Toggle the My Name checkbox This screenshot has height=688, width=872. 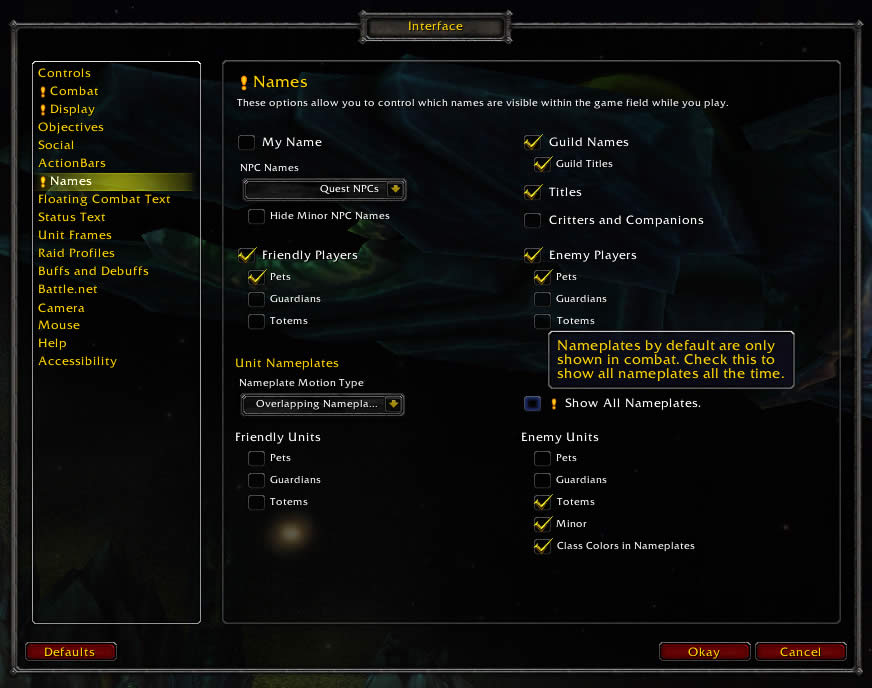point(247,142)
